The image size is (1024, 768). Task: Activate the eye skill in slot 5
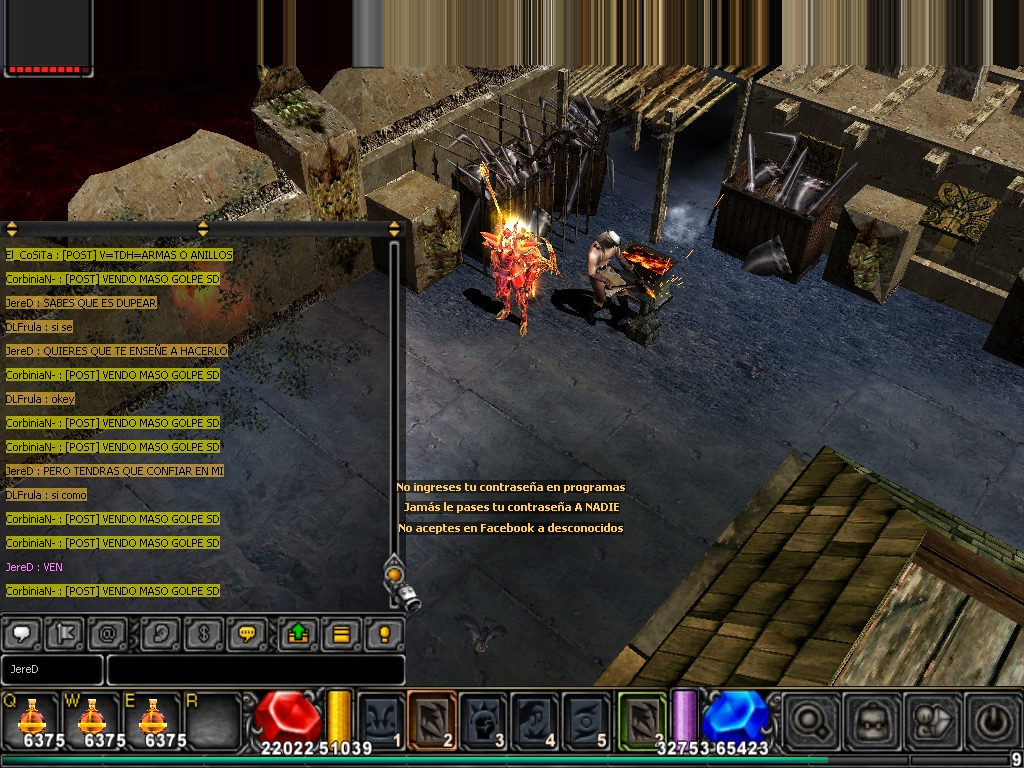586,719
